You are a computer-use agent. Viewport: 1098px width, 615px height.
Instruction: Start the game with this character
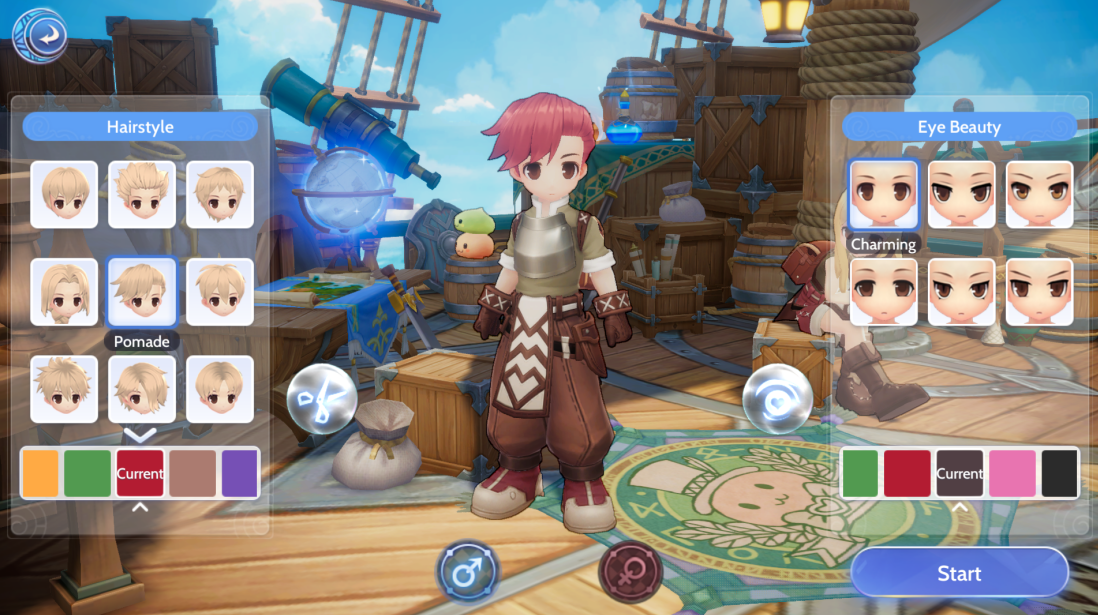pyautogui.click(x=959, y=573)
